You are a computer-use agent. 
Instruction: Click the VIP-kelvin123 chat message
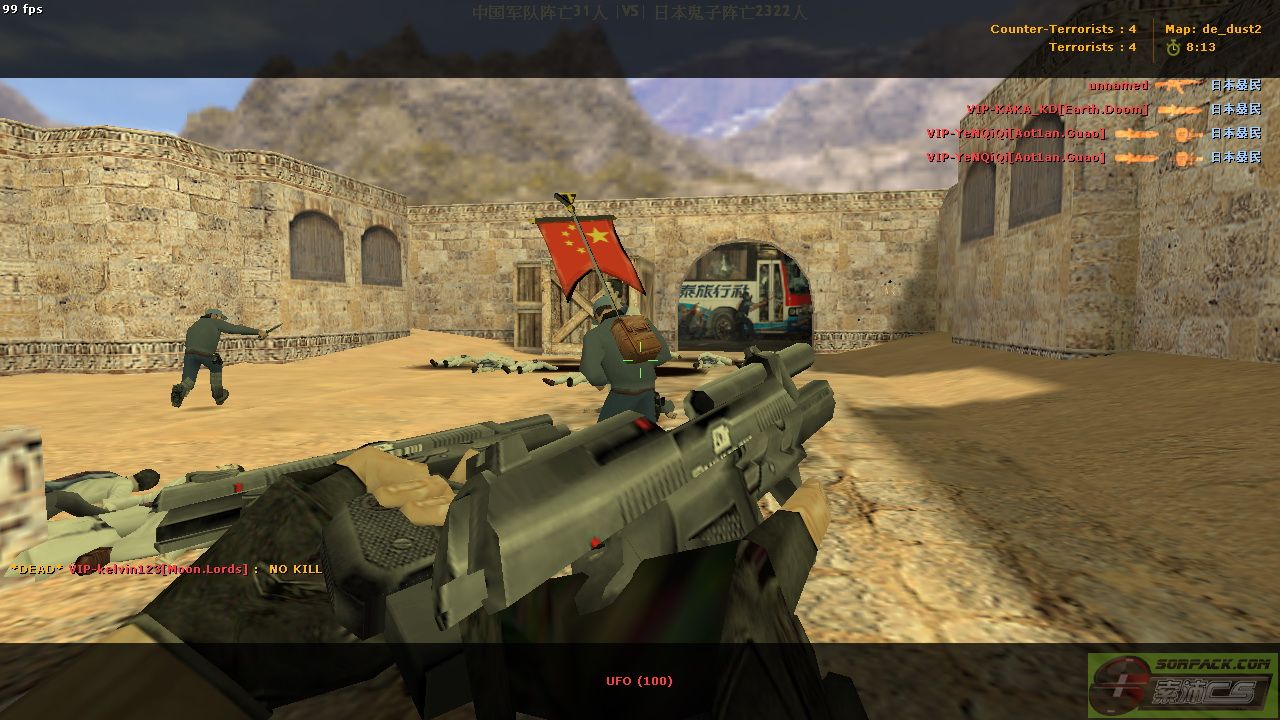[x=166, y=569]
